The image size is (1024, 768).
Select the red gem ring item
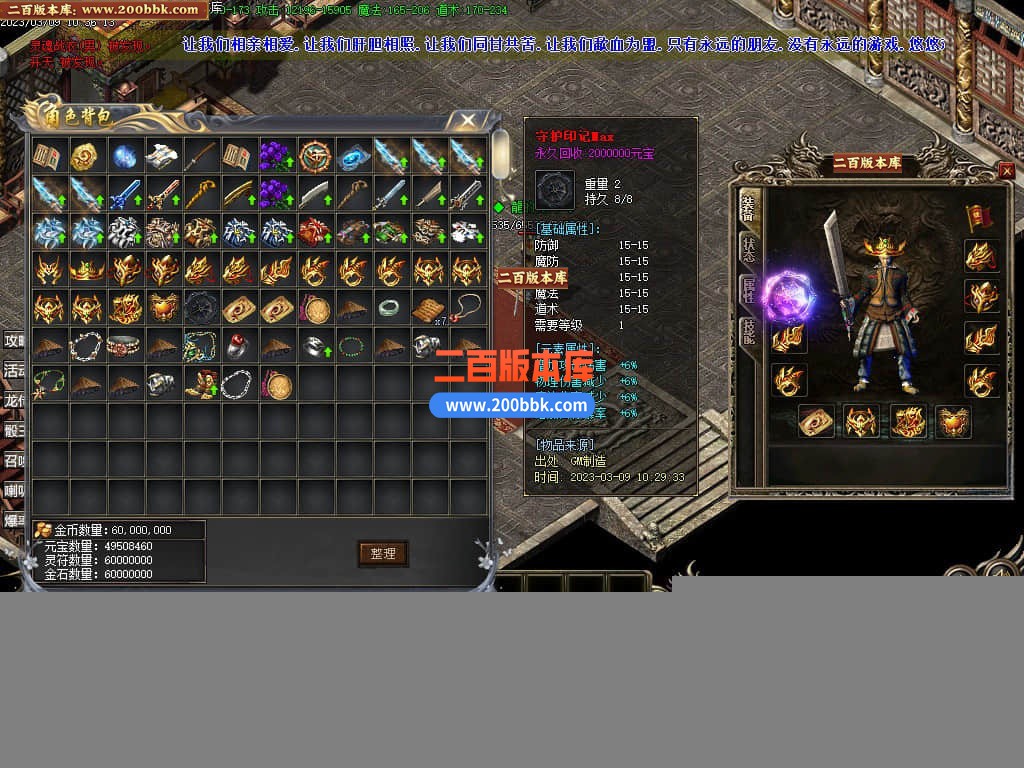click(x=238, y=345)
